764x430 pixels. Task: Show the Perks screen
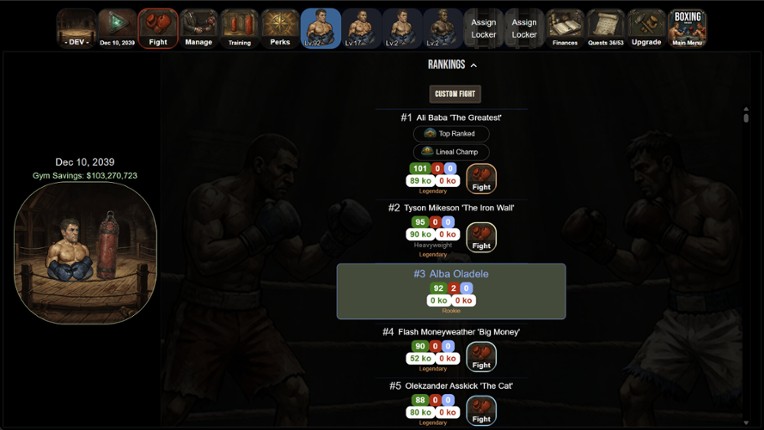pyautogui.click(x=280, y=28)
